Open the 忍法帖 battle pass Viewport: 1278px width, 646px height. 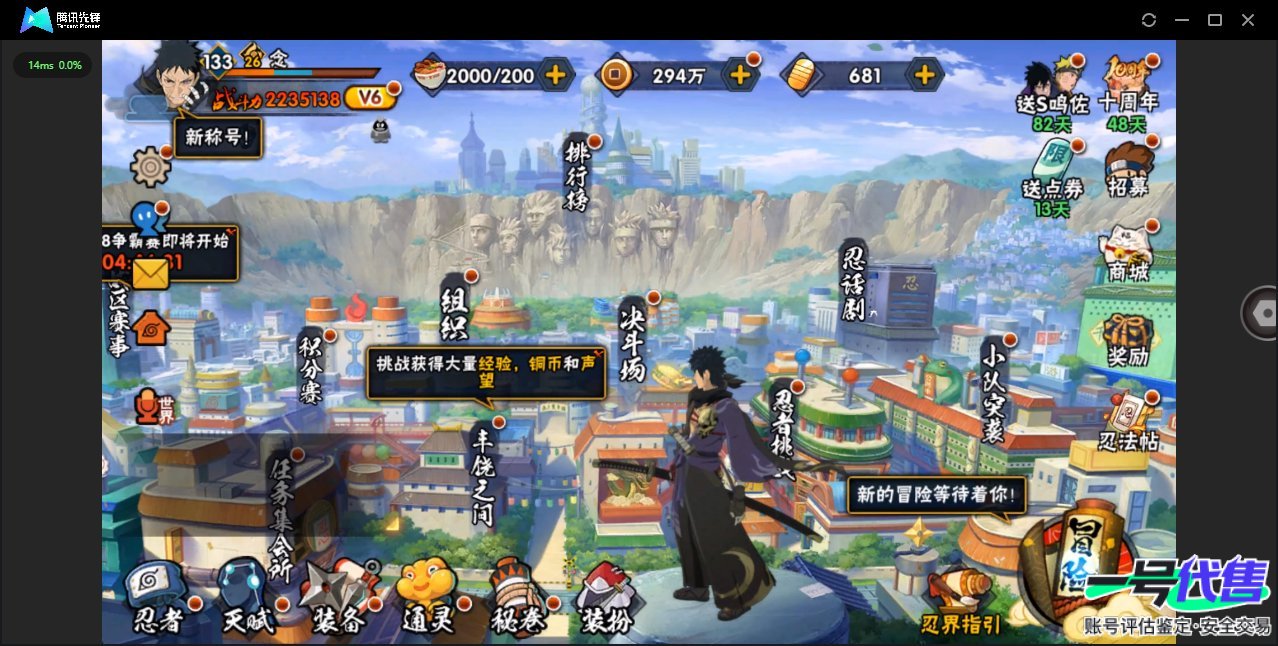(x=1128, y=422)
